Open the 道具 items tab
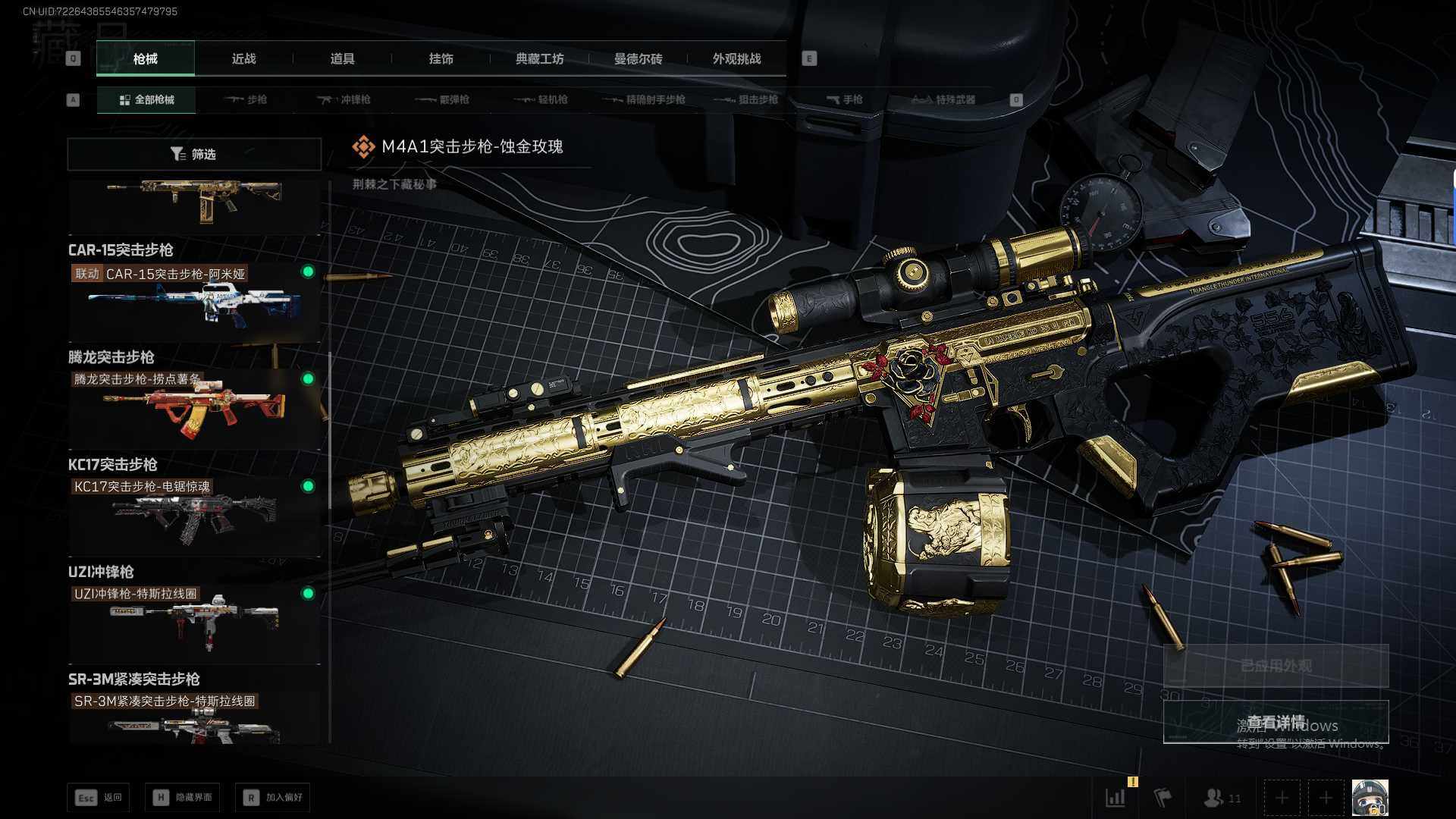Viewport: 1456px width, 819px height. pyautogui.click(x=342, y=58)
